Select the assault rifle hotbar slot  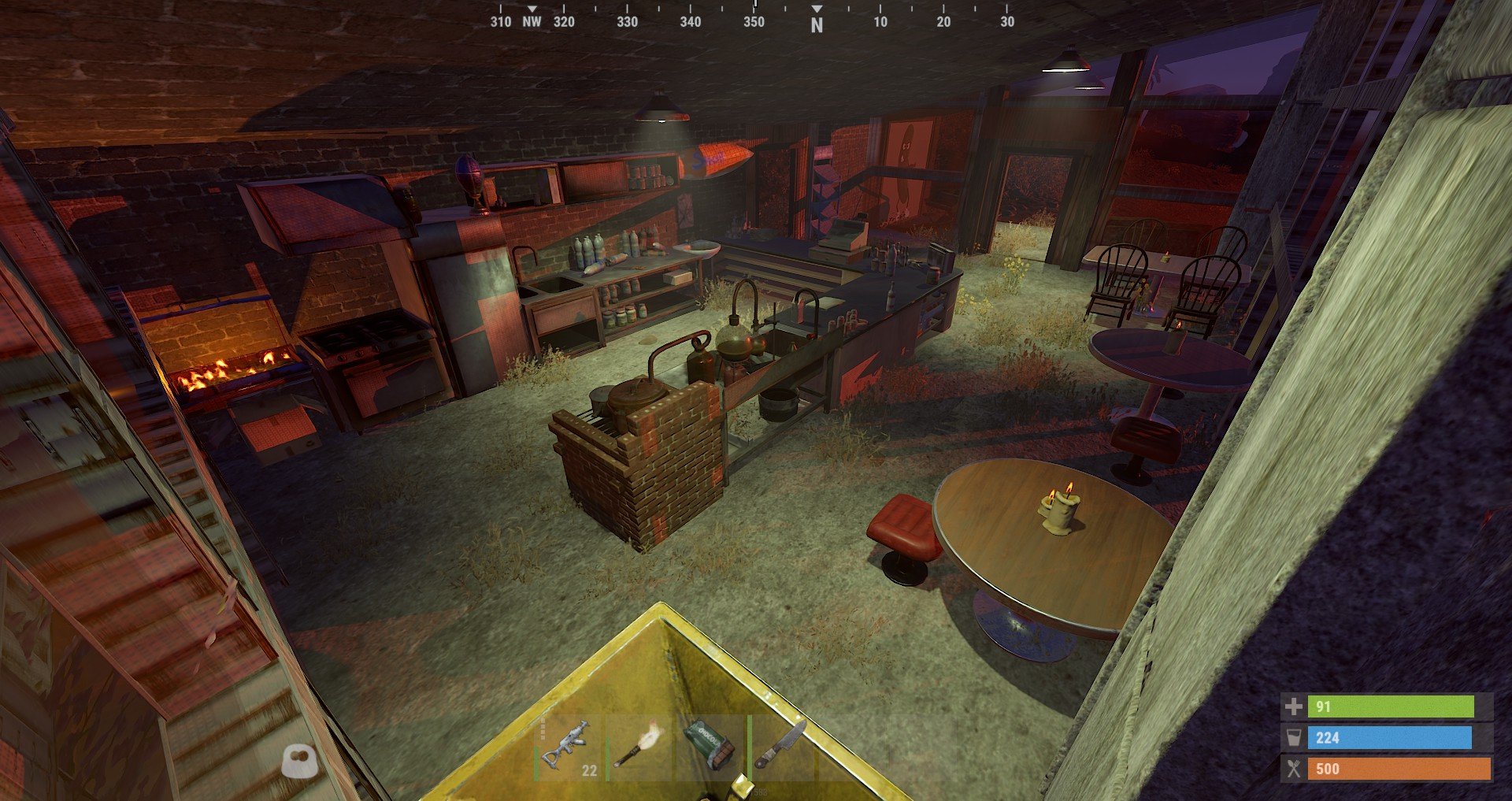click(569, 747)
